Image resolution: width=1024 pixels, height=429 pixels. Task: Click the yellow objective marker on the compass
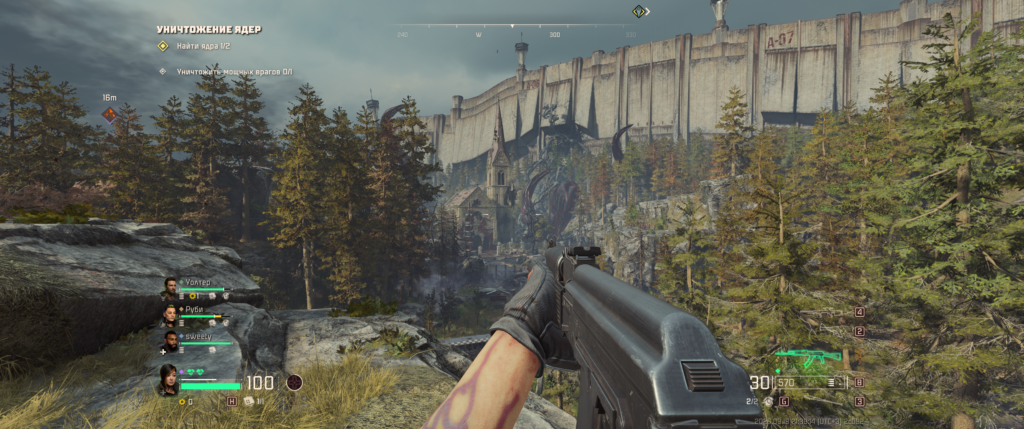coord(639,12)
